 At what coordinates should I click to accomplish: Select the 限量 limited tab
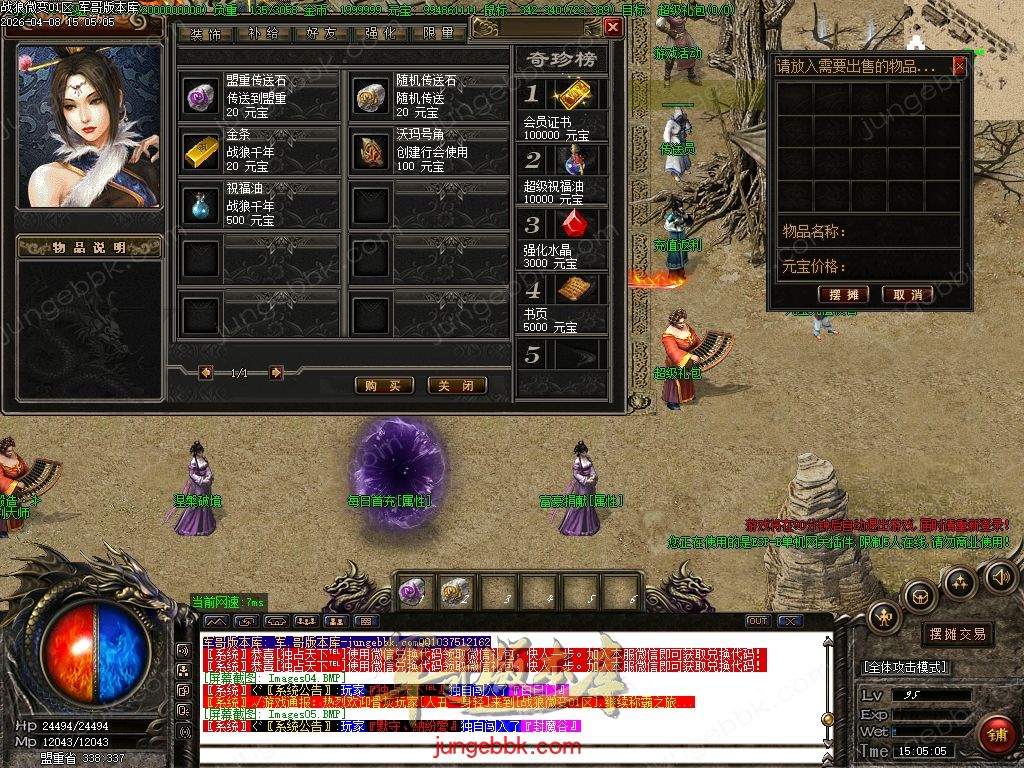[439, 33]
